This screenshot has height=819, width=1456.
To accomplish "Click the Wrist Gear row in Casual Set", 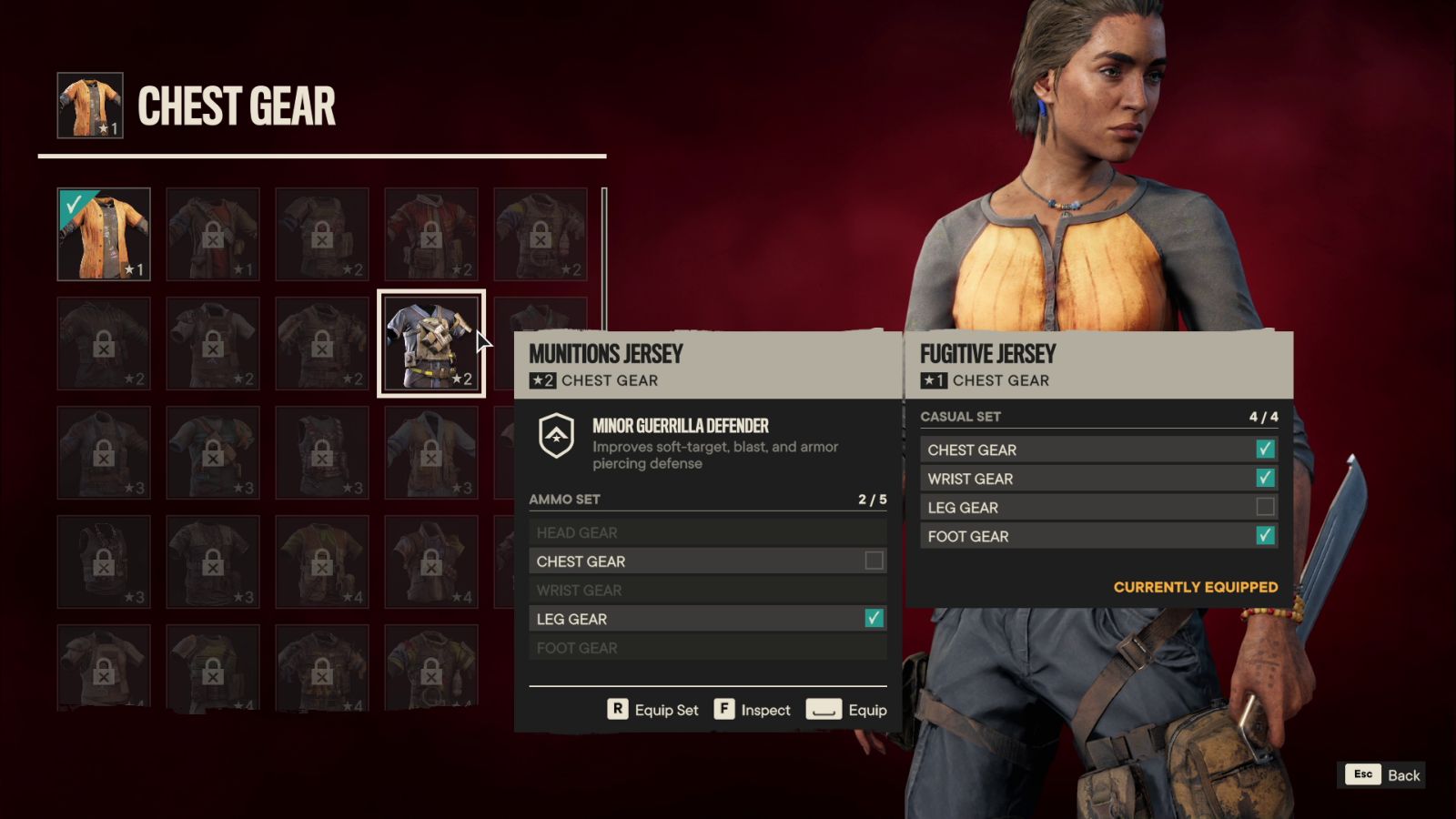I will (1098, 479).
